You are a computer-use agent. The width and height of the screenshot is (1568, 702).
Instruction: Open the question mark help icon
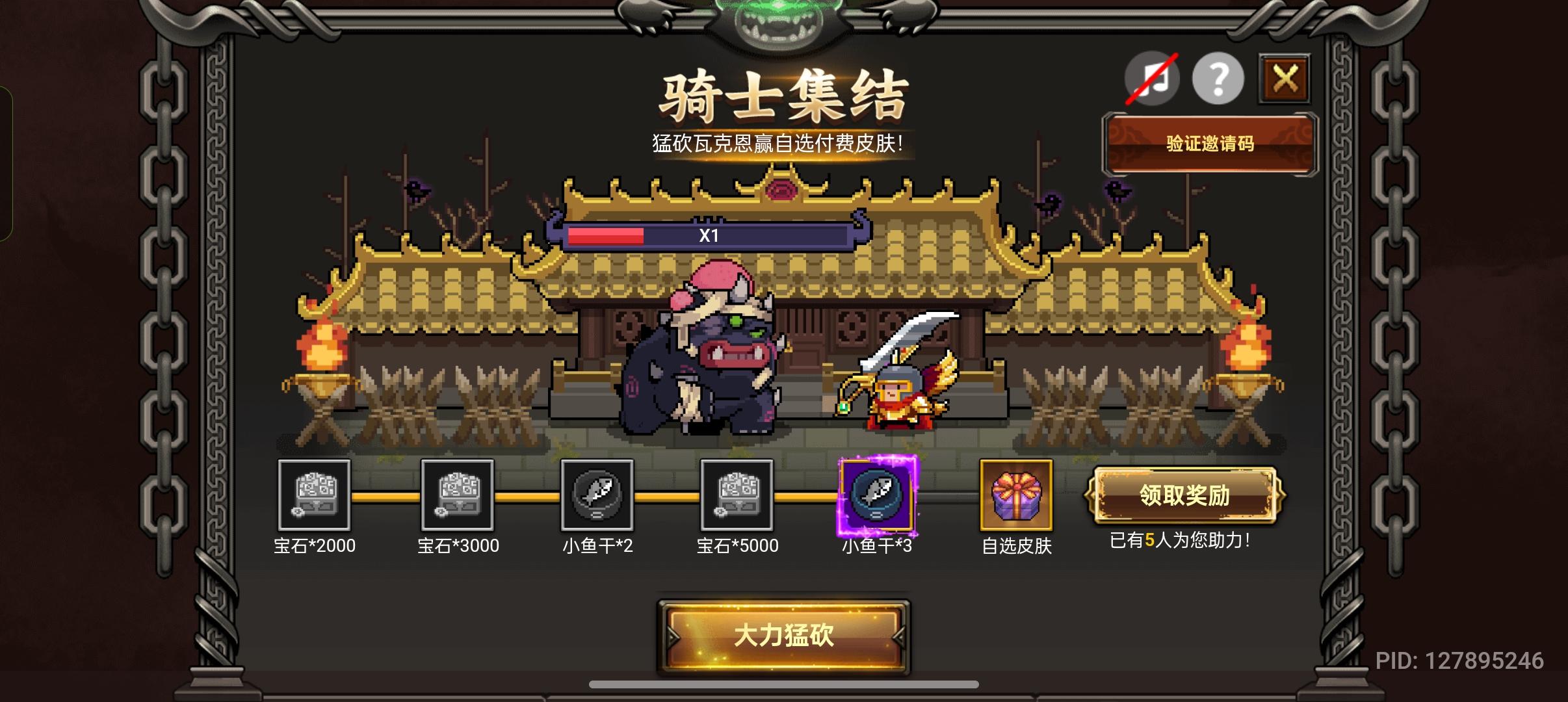tap(1219, 79)
